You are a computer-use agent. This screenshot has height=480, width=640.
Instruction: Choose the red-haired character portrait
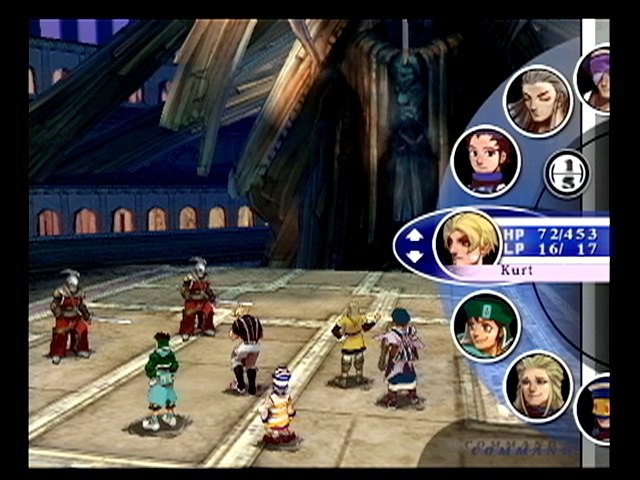coord(485,160)
